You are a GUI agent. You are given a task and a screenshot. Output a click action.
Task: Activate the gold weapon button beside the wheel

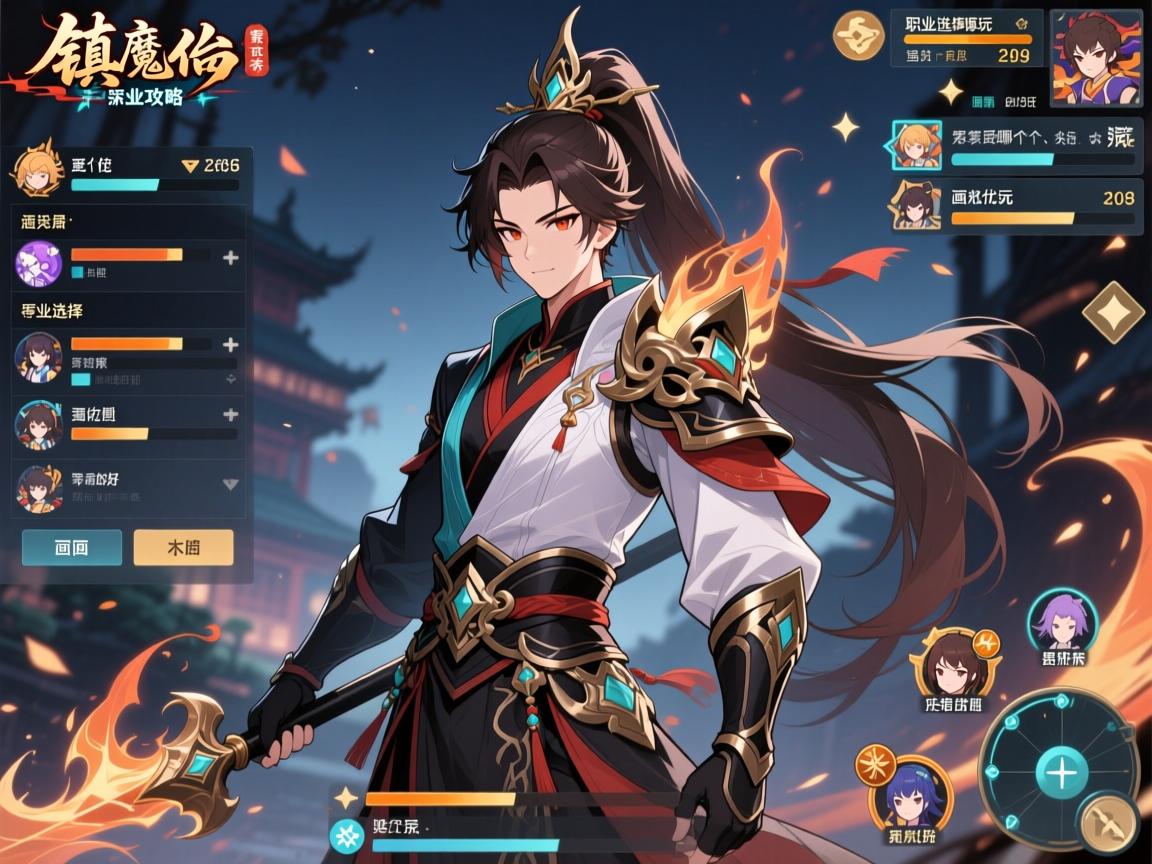pos(1109,822)
